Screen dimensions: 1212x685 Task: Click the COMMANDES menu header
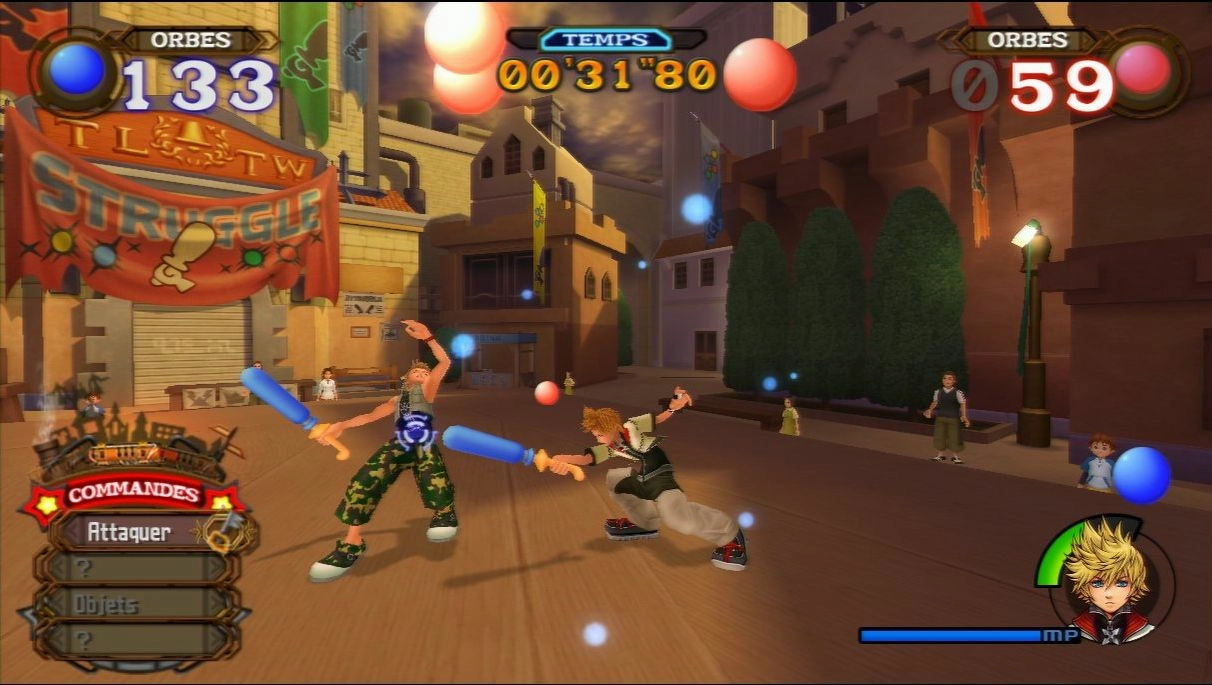[133, 494]
